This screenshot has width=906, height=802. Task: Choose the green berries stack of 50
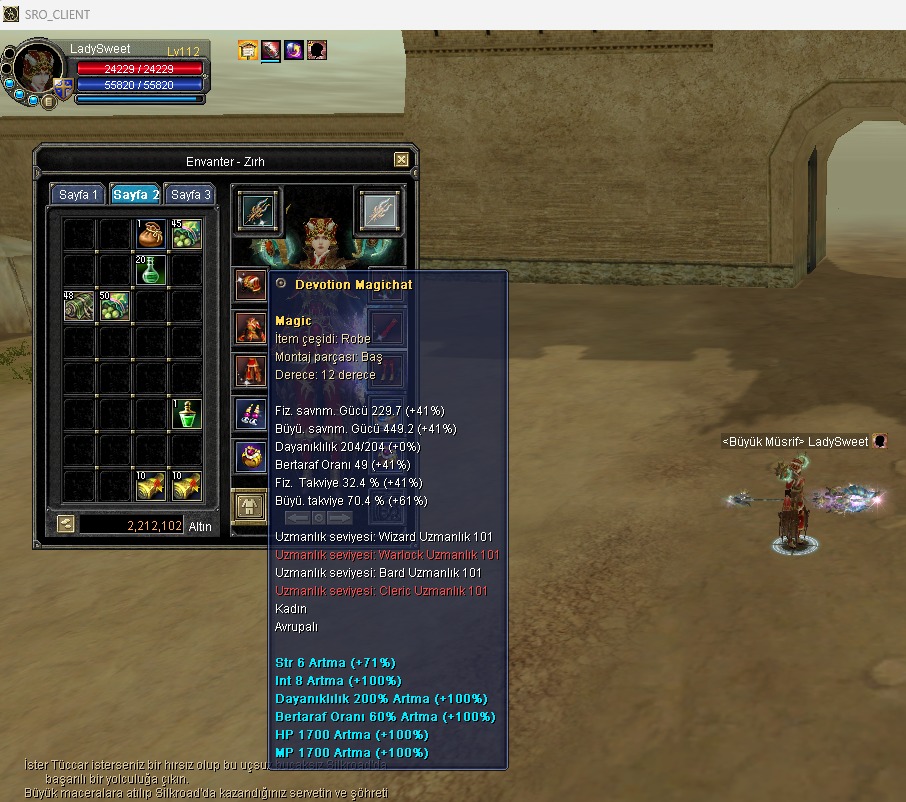click(x=115, y=306)
